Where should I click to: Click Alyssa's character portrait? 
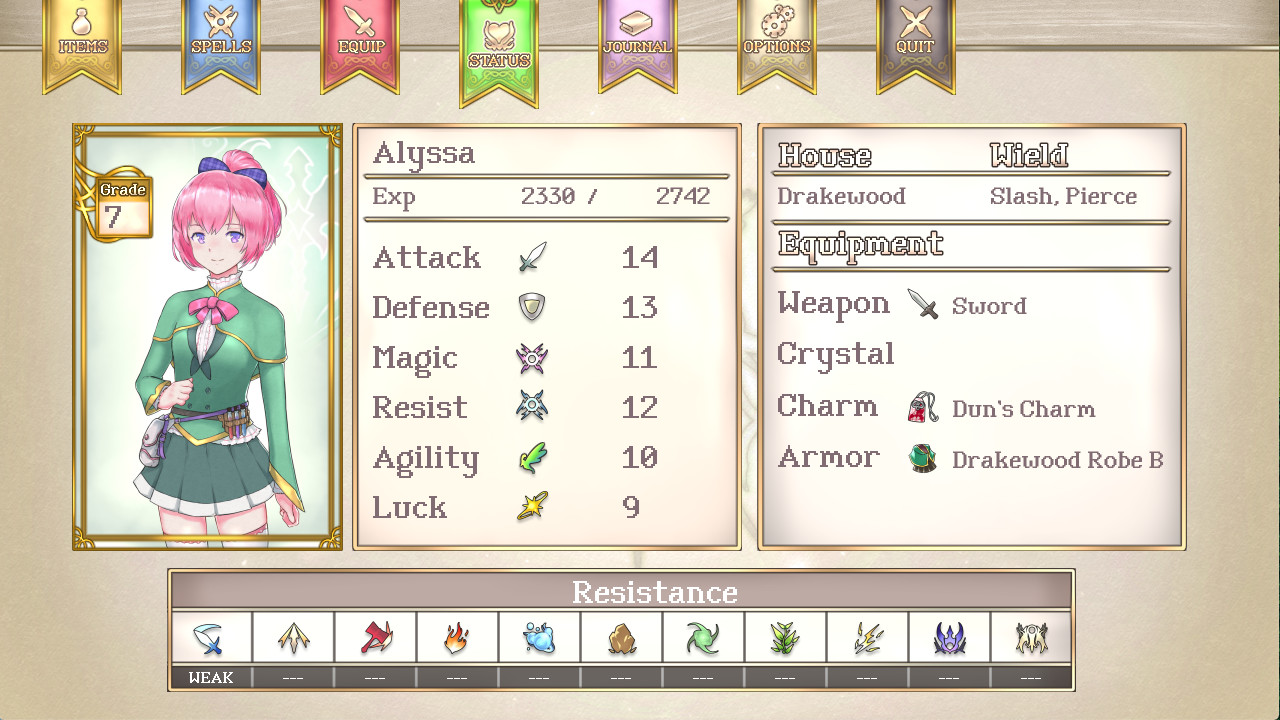click(206, 337)
